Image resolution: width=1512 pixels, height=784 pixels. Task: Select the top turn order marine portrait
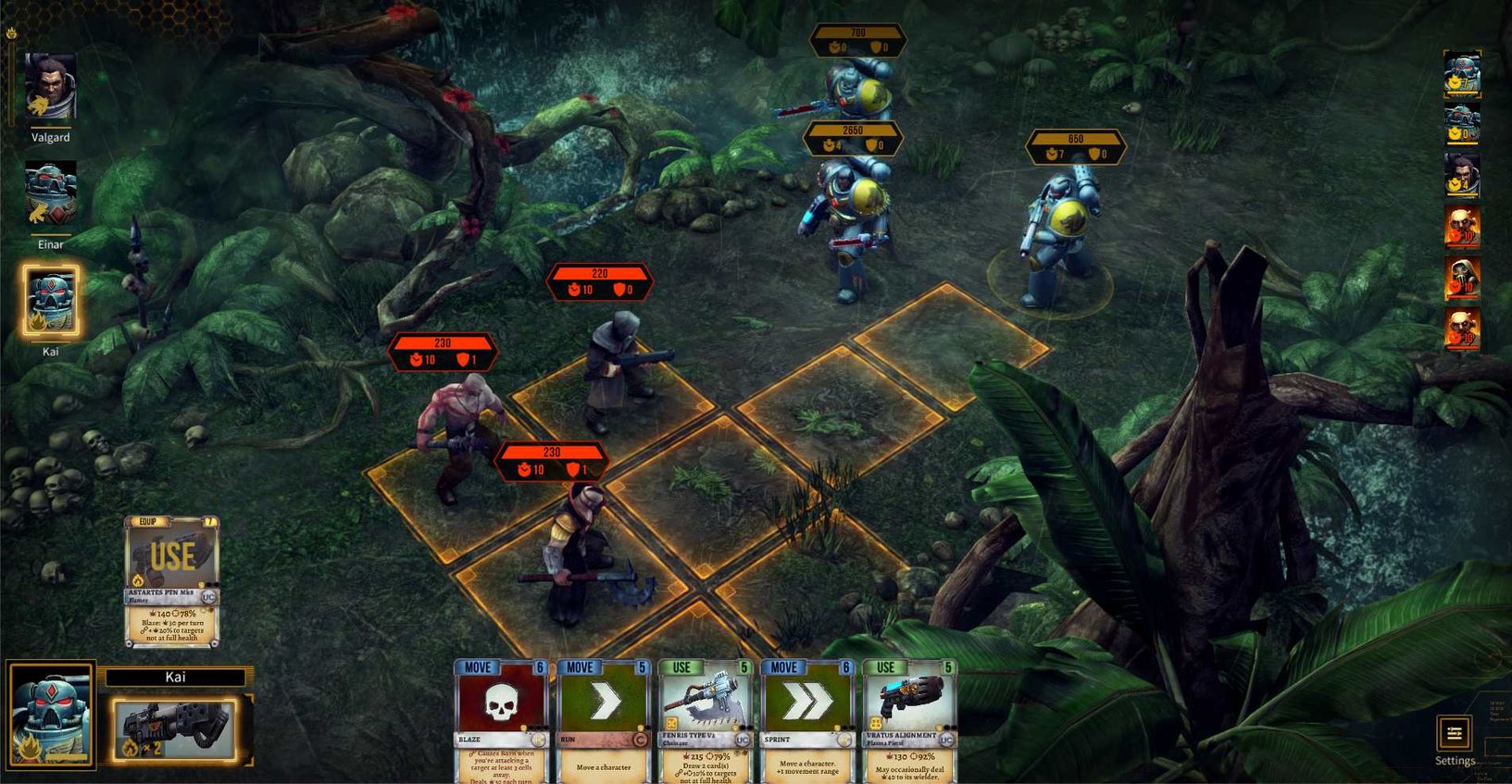click(1463, 74)
